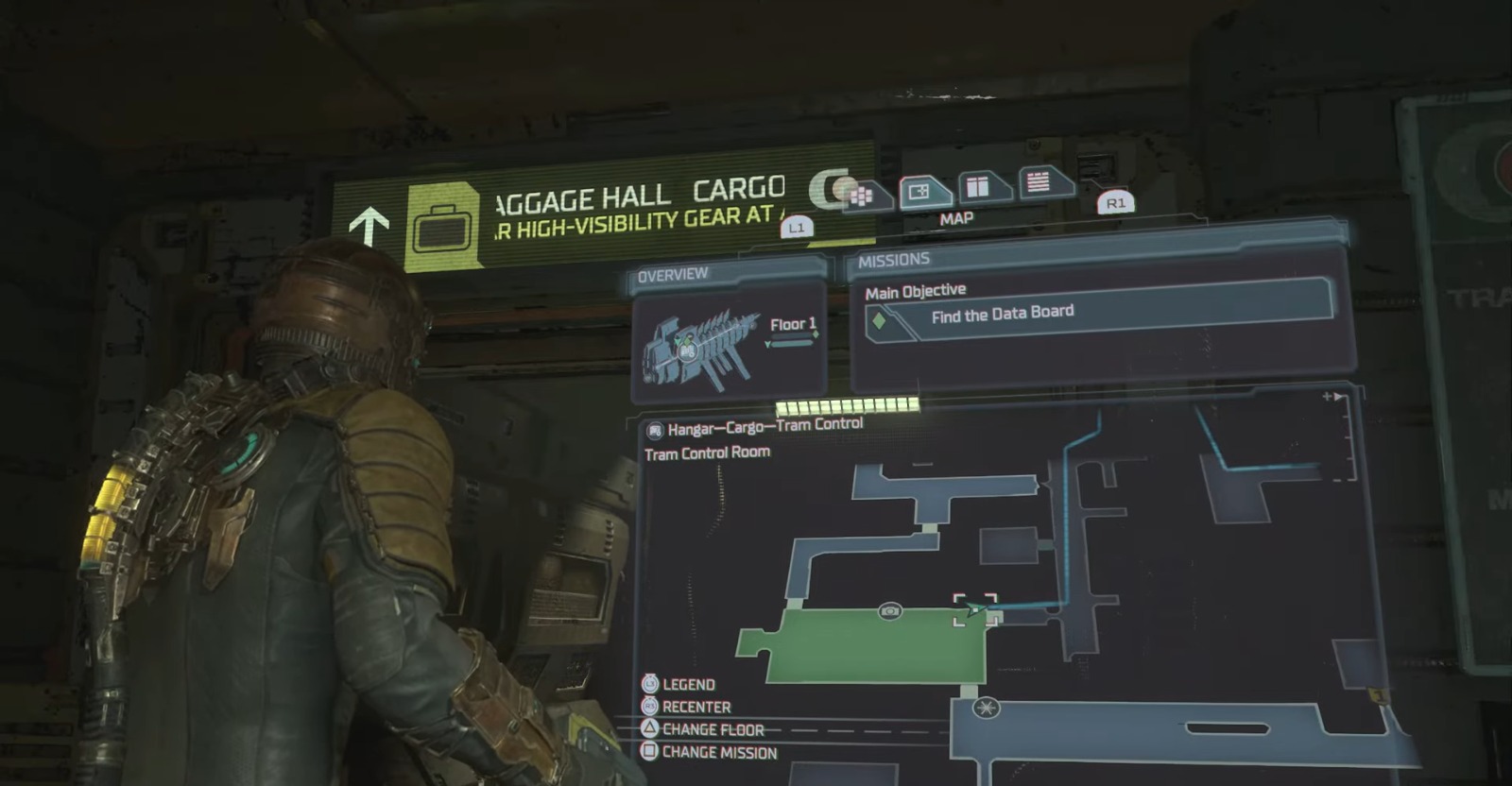Select the asterisk marker on the map
Viewport: 1512px width, 786px height.
click(x=986, y=708)
